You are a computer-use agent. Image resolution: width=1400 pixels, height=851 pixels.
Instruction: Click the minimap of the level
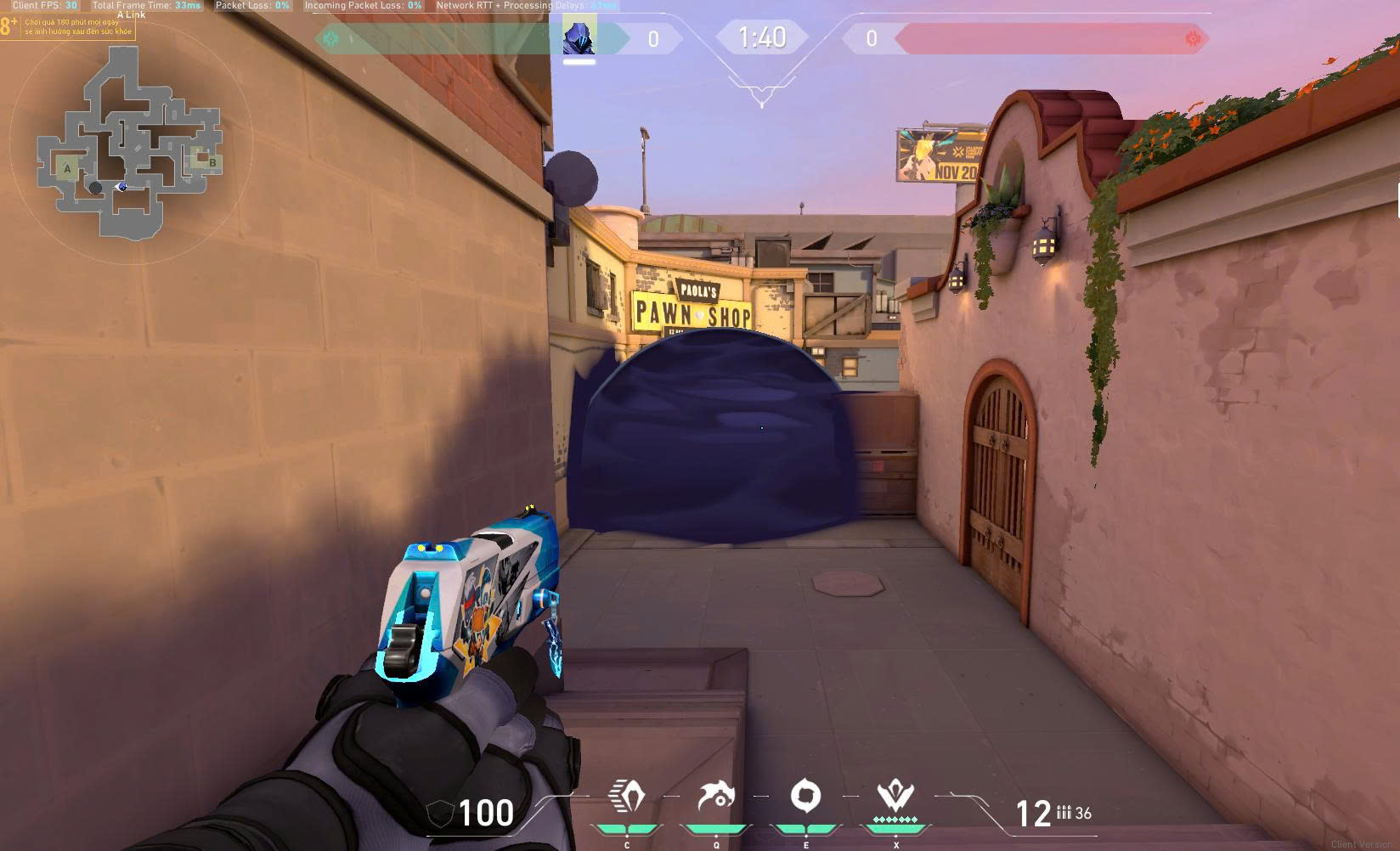[130, 142]
